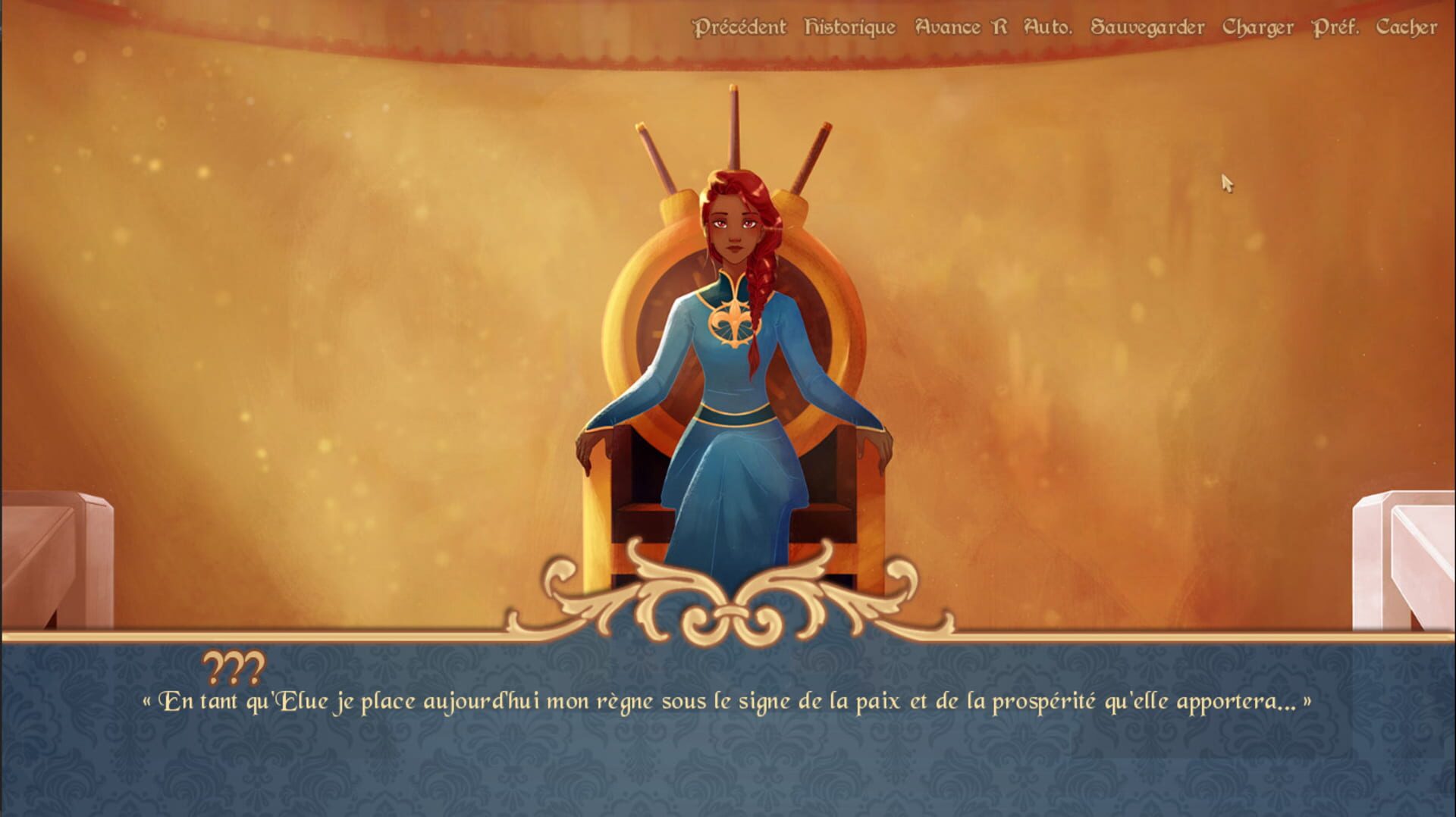The image size is (1456, 817).
Task: Click "Charger" to restore previous progress
Action: pos(1257,27)
